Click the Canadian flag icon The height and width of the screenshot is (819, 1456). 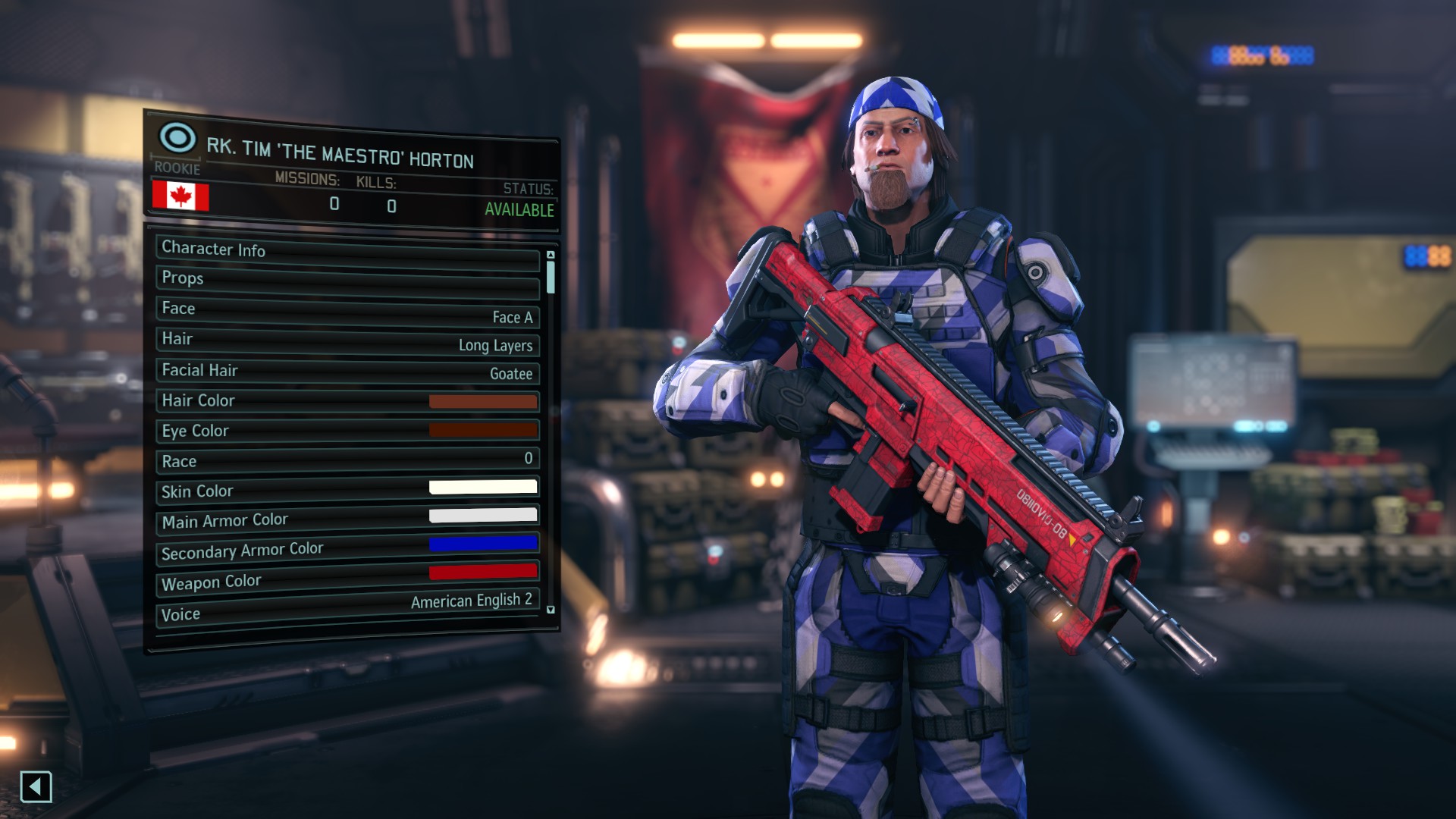[x=180, y=196]
